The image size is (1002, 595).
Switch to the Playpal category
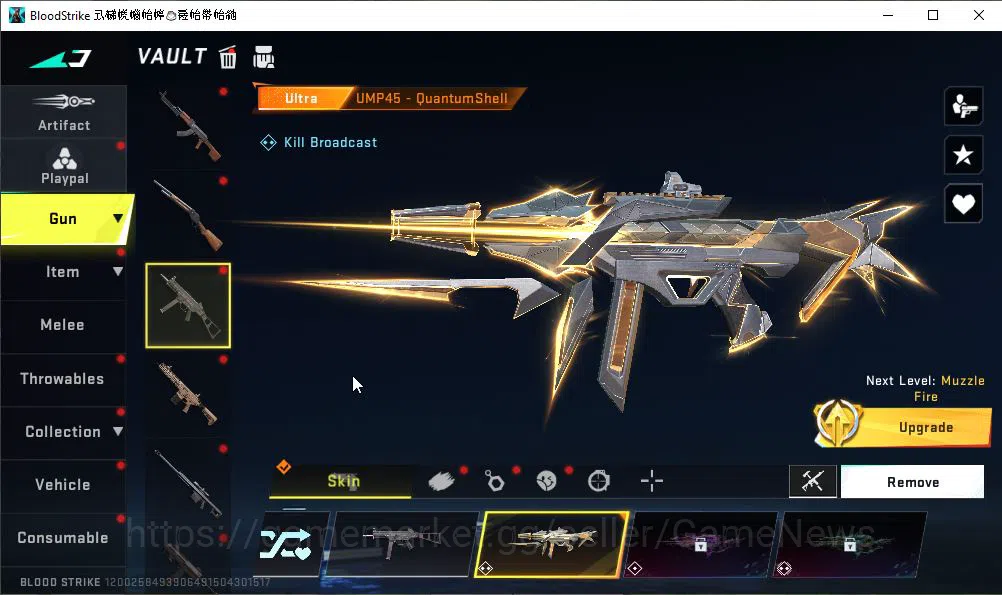pyautogui.click(x=64, y=165)
